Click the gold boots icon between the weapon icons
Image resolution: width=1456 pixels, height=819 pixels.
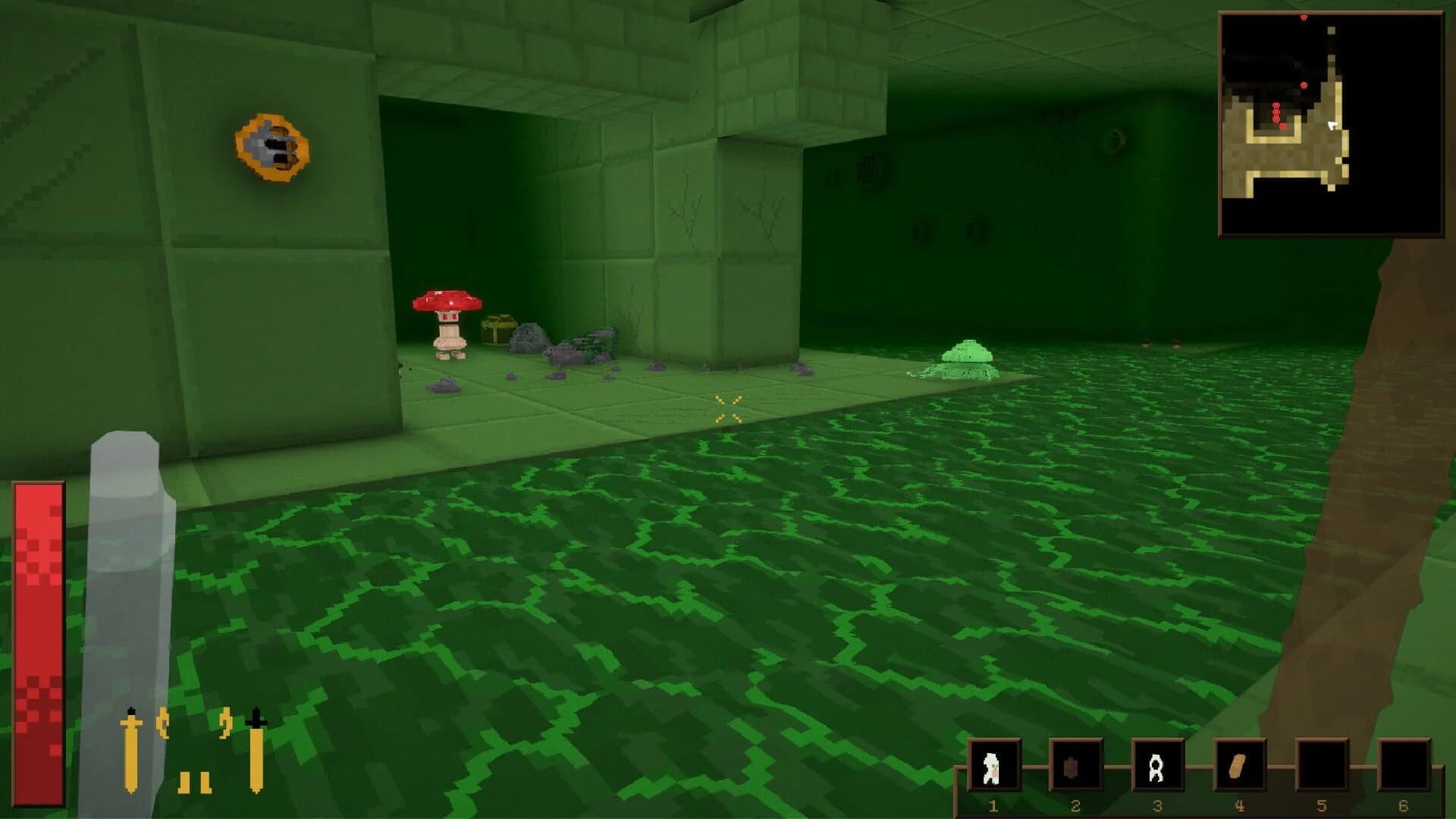(x=194, y=783)
